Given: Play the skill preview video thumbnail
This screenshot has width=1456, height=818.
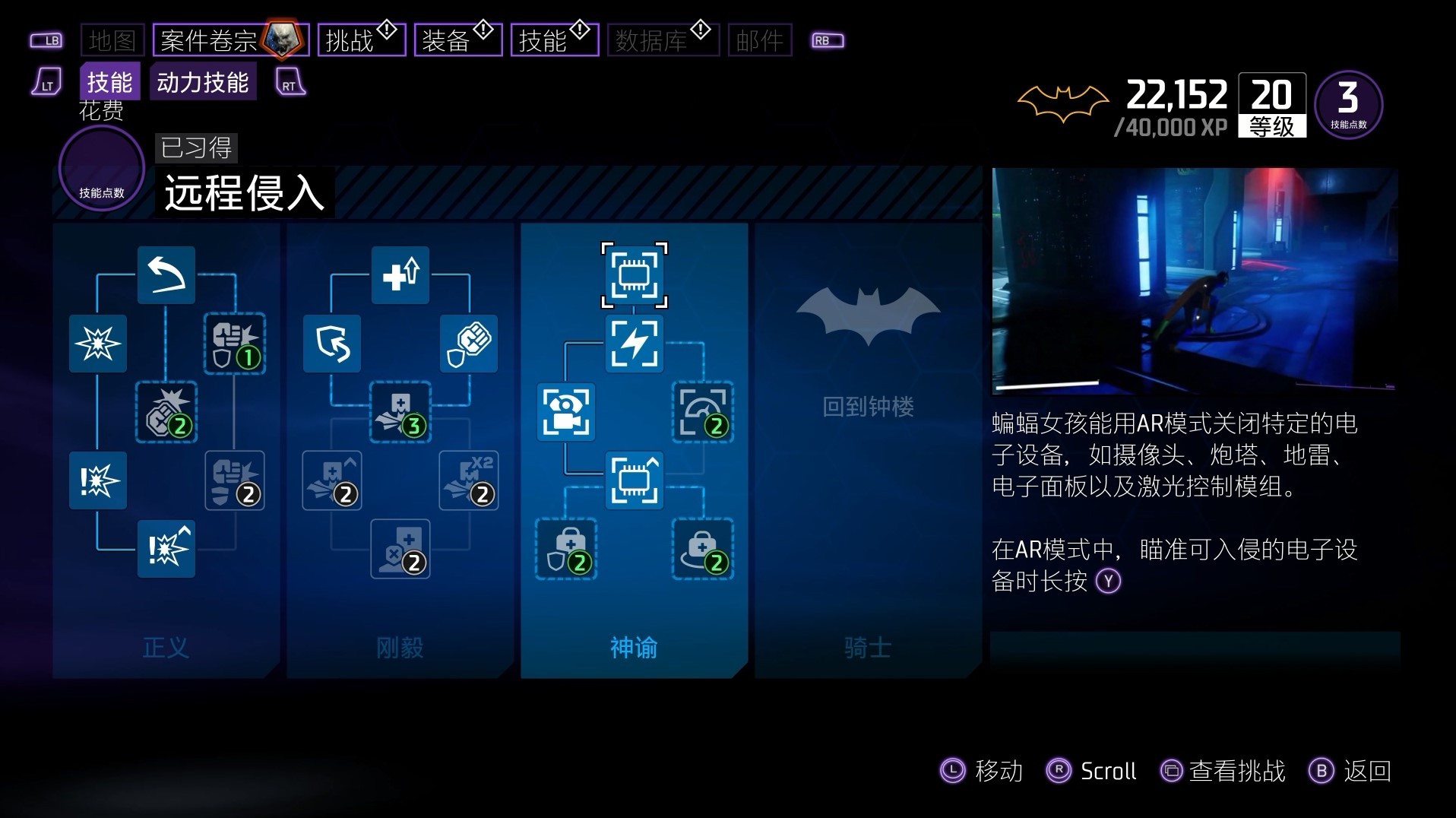Looking at the screenshot, I should 1195,279.
